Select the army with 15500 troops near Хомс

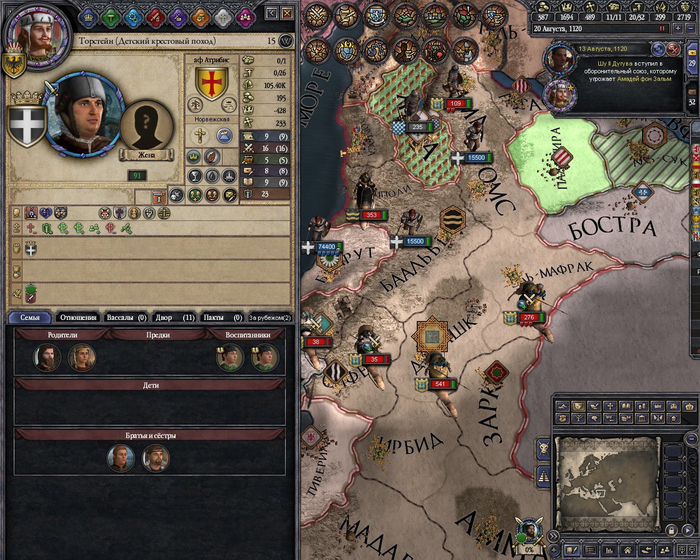[472, 157]
